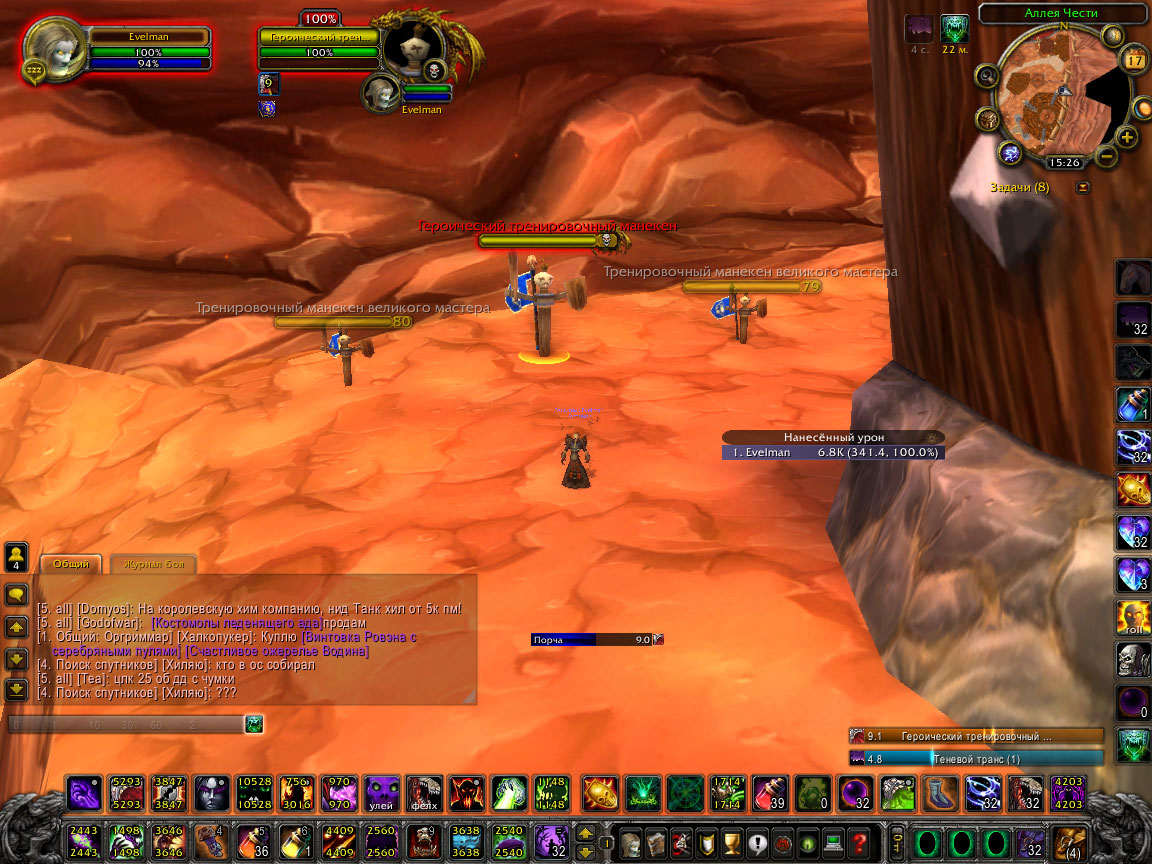Viewport: 1152px width, 864px height.
Task: Open the social friends button above chat
Action: click(x=16, y=555)
